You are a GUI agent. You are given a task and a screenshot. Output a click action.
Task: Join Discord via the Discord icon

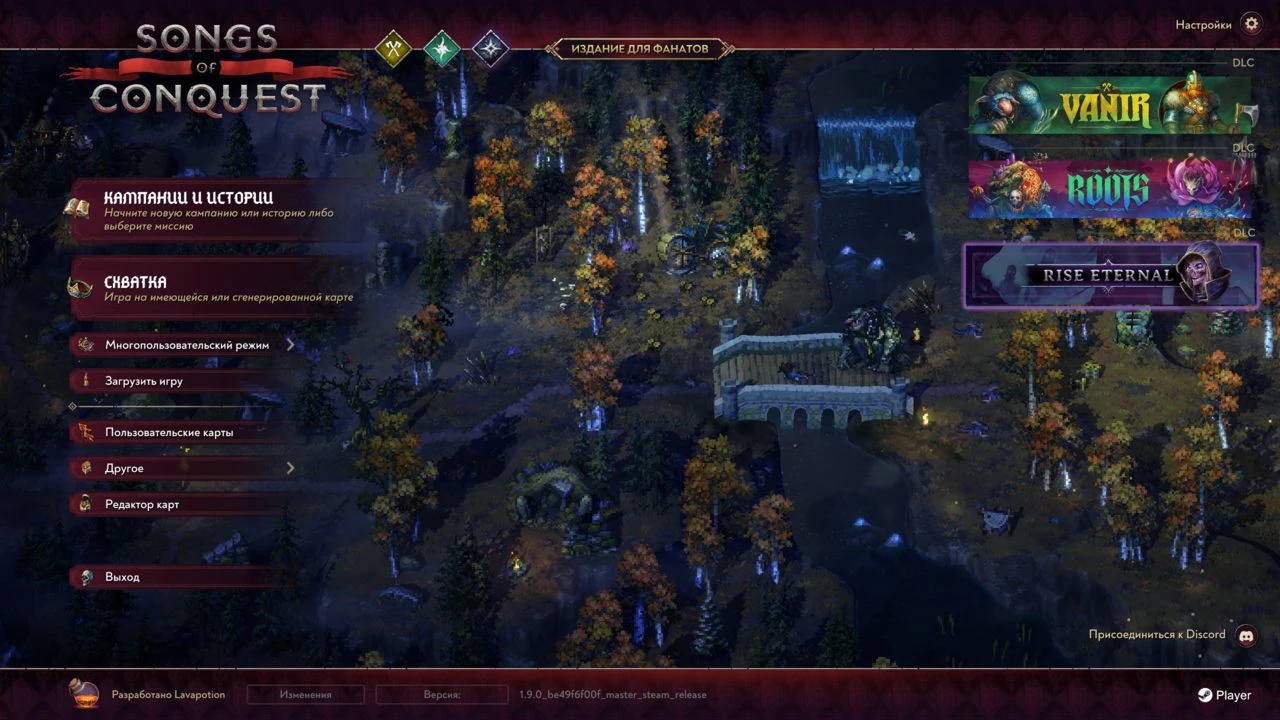tap(1246, 635)
